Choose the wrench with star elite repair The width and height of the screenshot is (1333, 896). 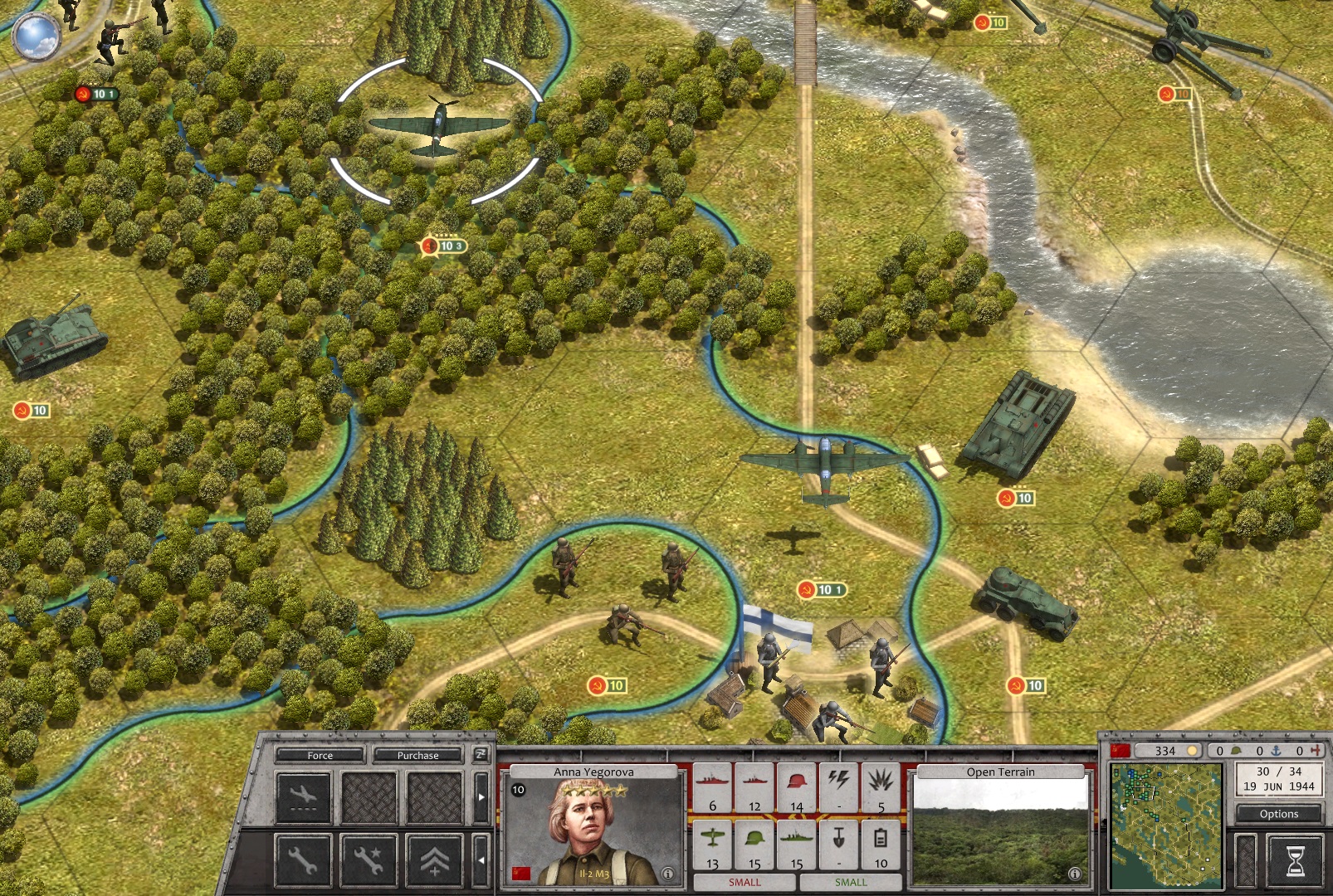point(369,860)
